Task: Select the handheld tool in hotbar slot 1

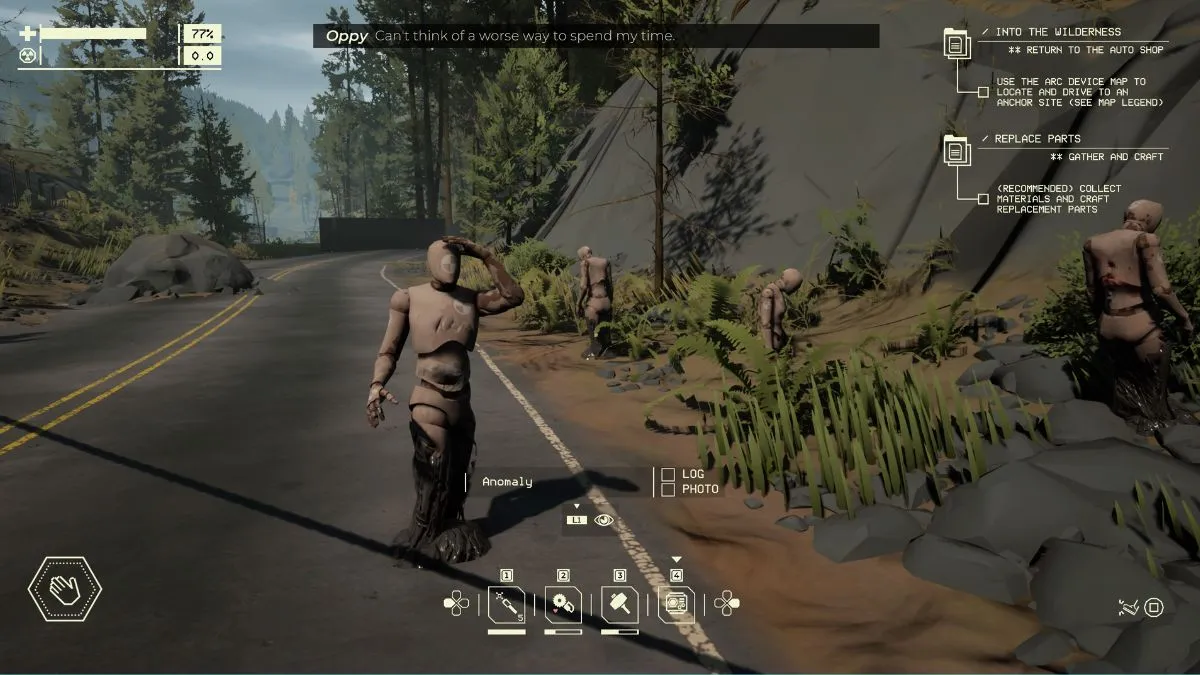Action: point(506,605)
